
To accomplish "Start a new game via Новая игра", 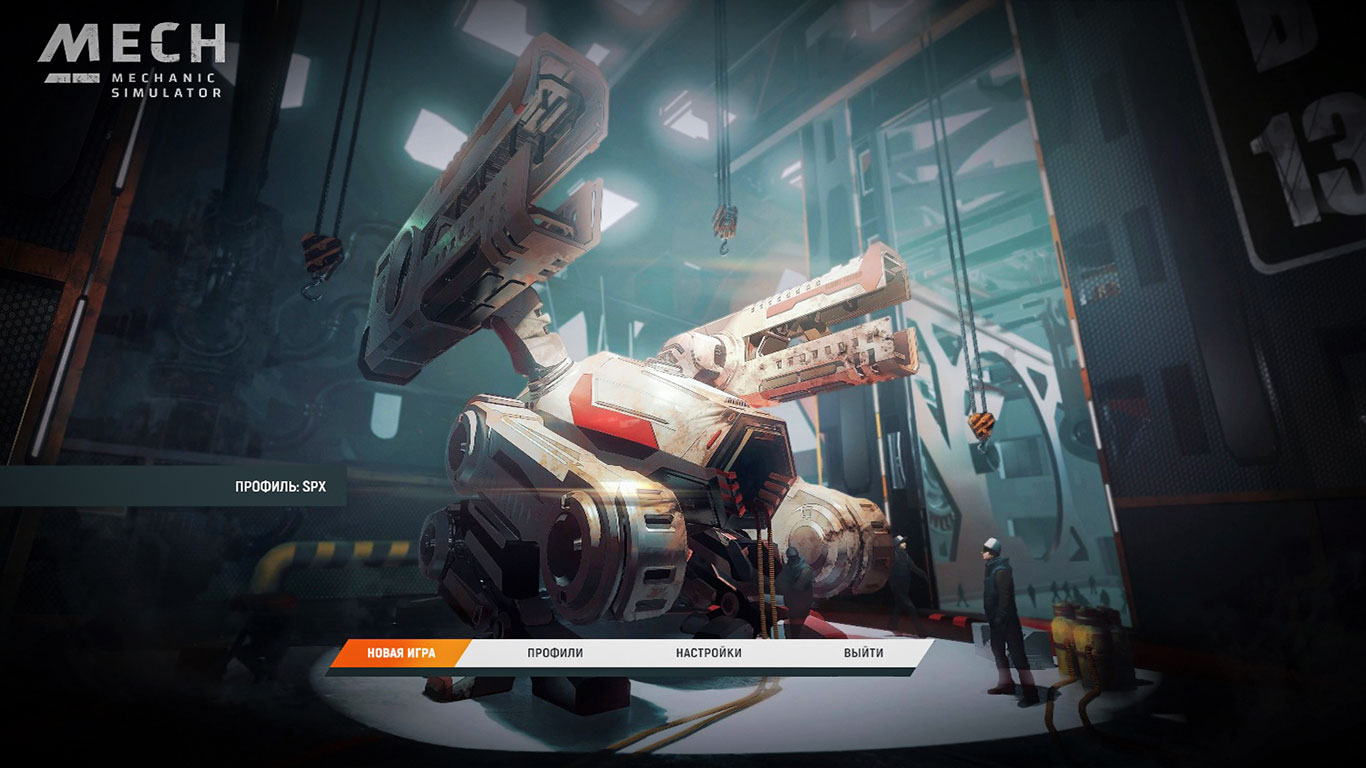I will pos(400,653).
